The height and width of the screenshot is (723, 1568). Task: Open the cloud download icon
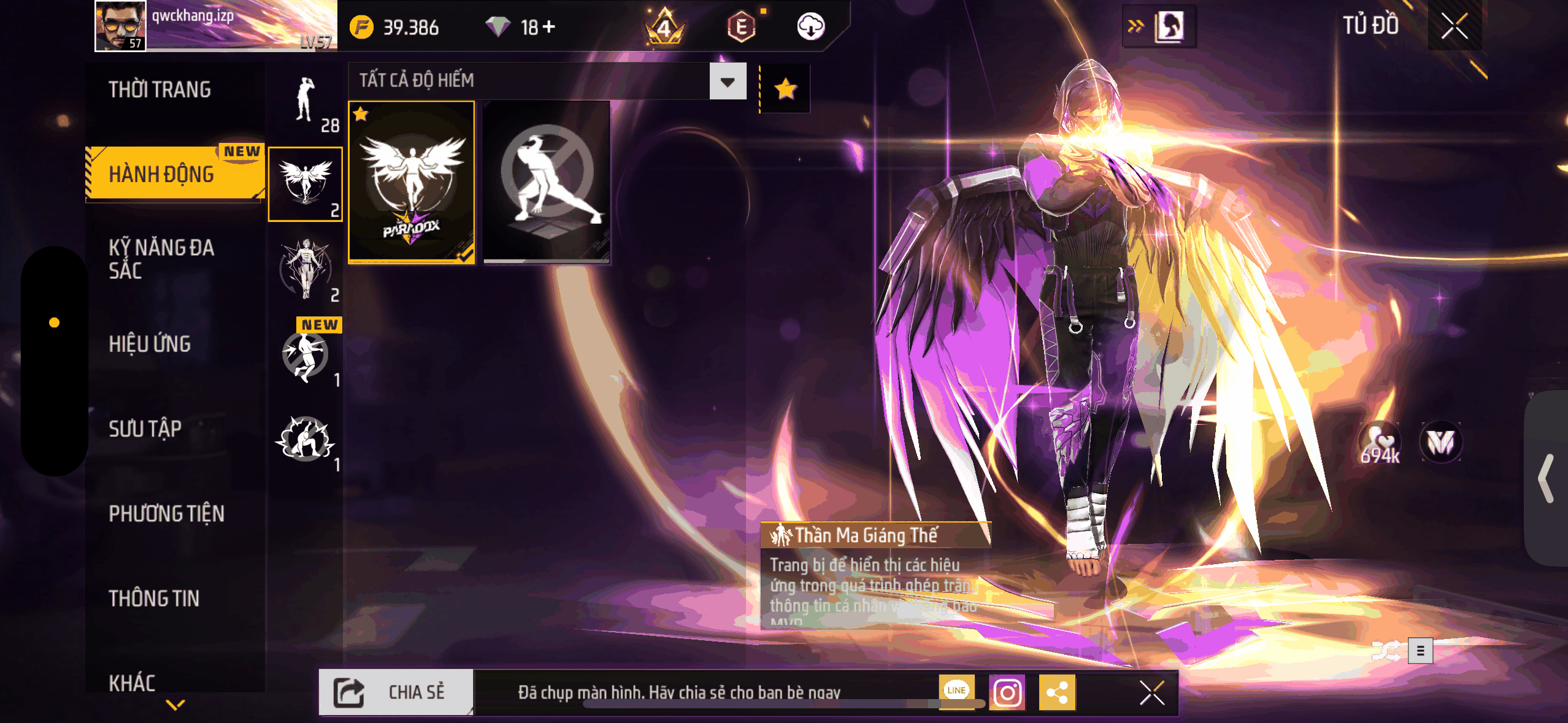[x=810, y=27]
